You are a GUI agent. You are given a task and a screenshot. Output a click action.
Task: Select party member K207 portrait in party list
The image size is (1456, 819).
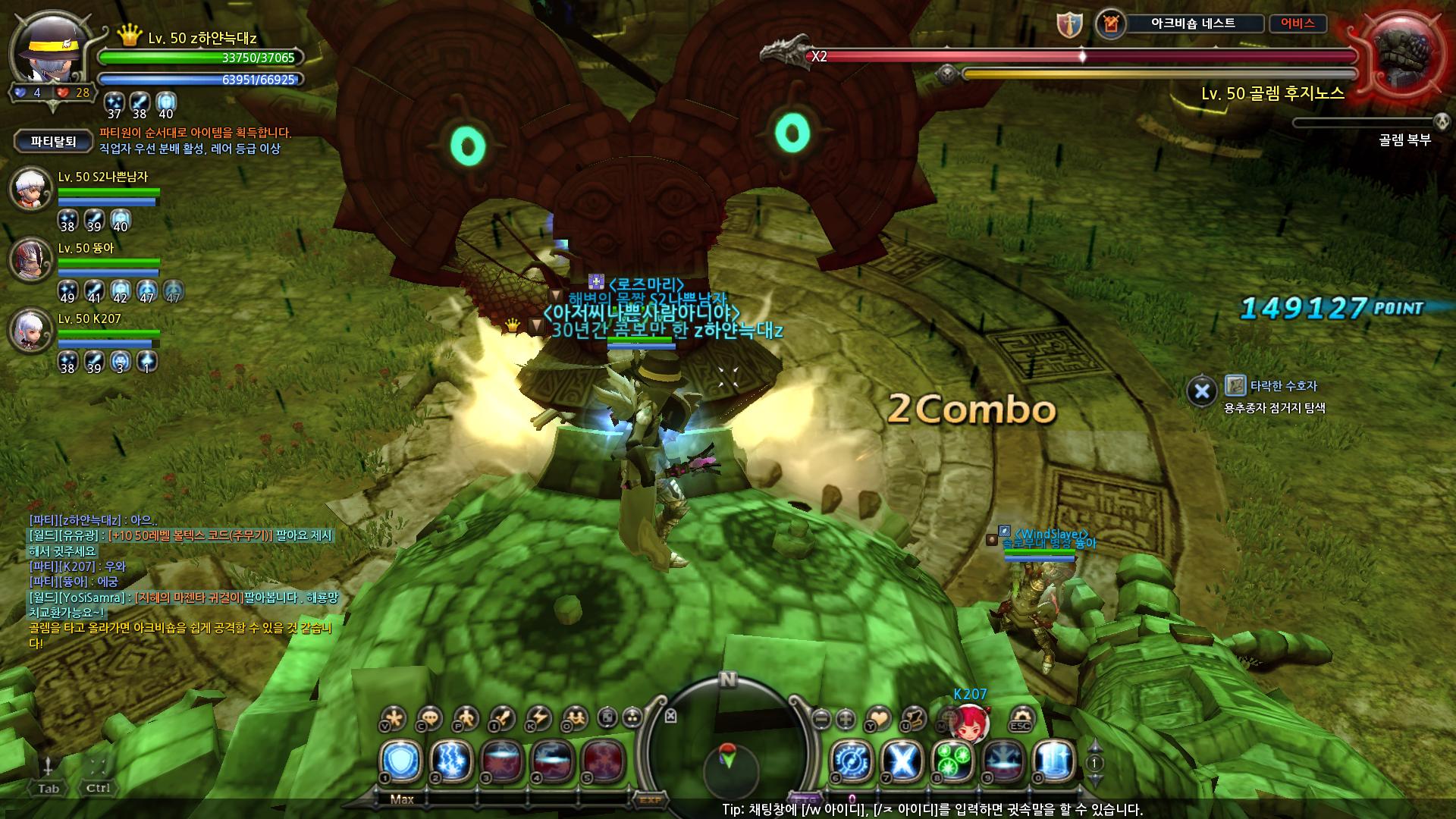point(30,331)
